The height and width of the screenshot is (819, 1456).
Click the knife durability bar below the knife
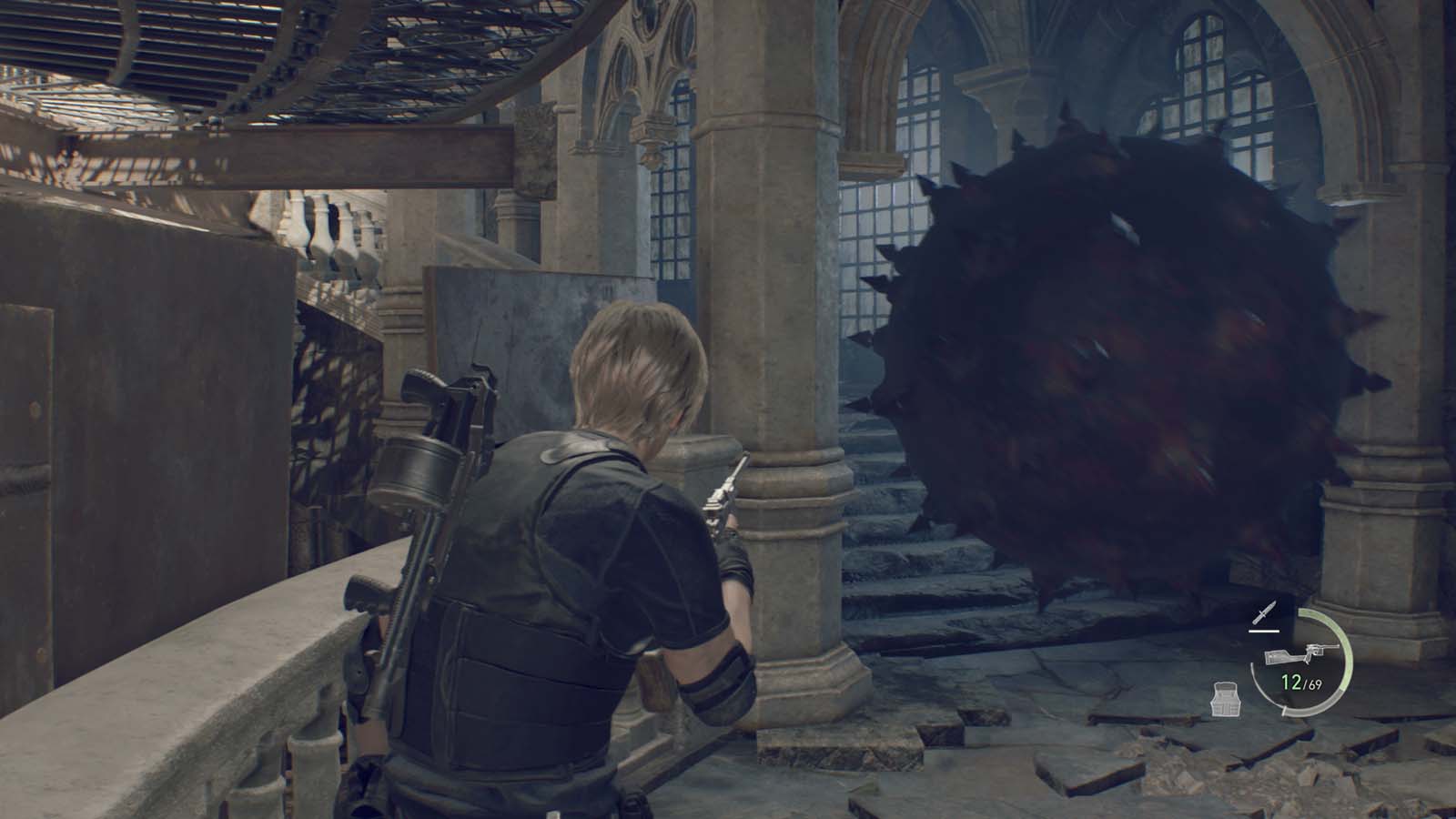pyautogui.click(x=1263, y=631)
